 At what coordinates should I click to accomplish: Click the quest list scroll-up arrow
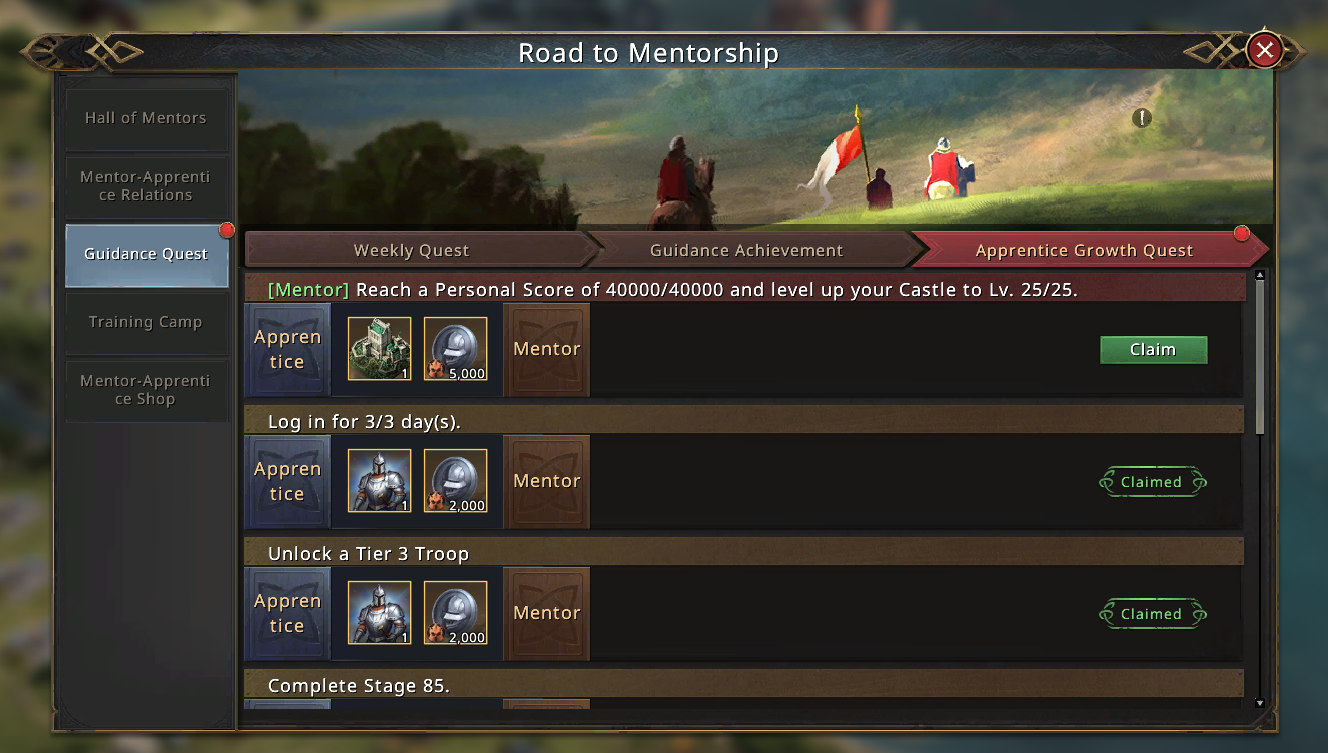[1260, 276]
